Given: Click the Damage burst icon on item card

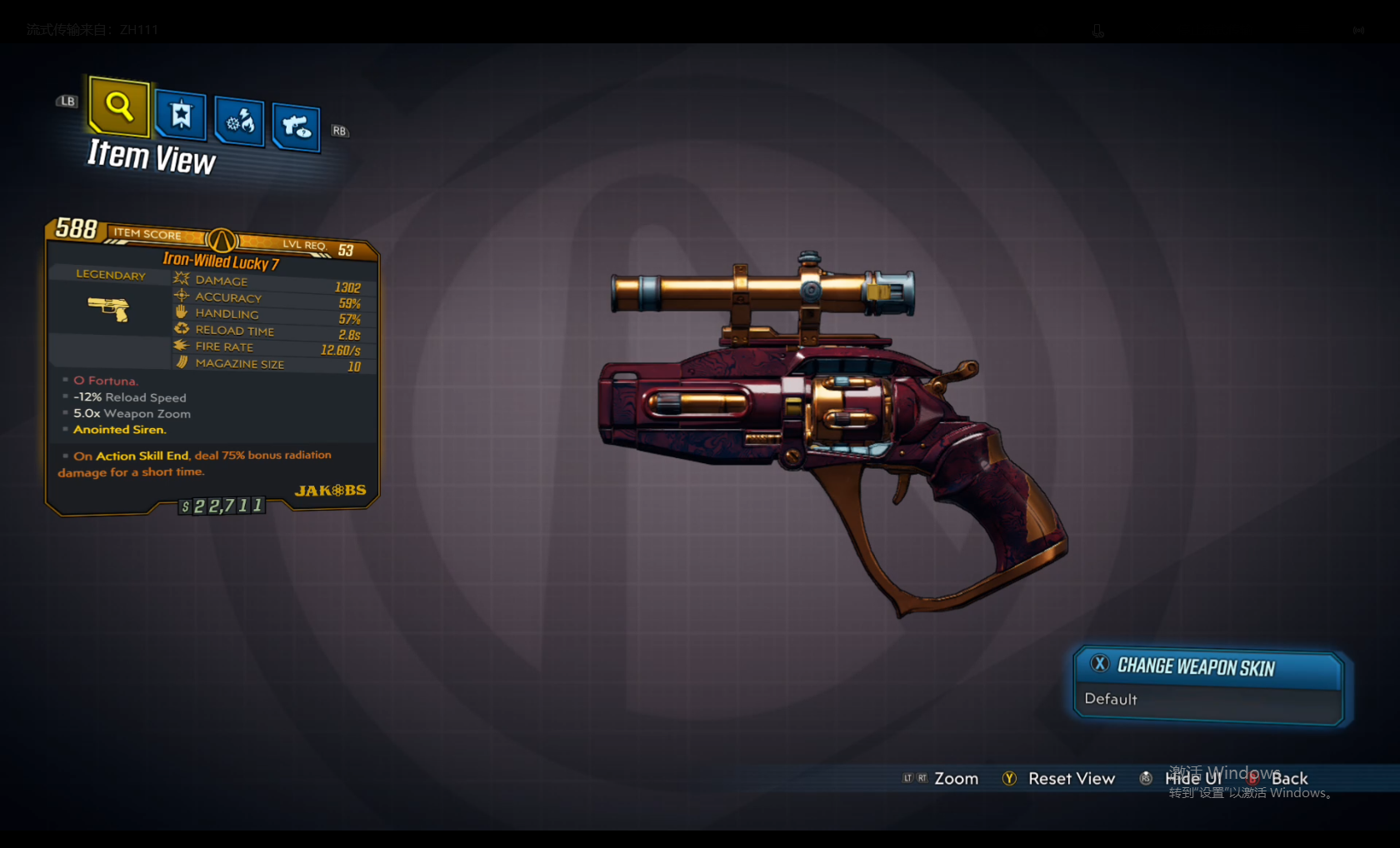Looking at the screenshot, I should point(182,278).
